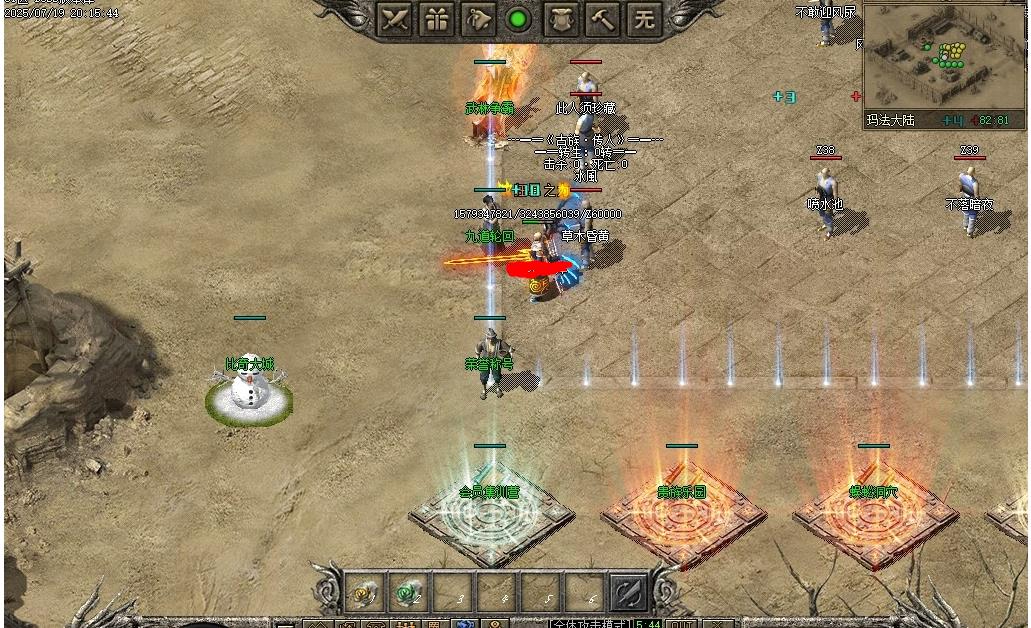Use the green item in hotbar slot 2
Image resolution: width=1031 pixels, height=628 pixels.
point(408,592)
